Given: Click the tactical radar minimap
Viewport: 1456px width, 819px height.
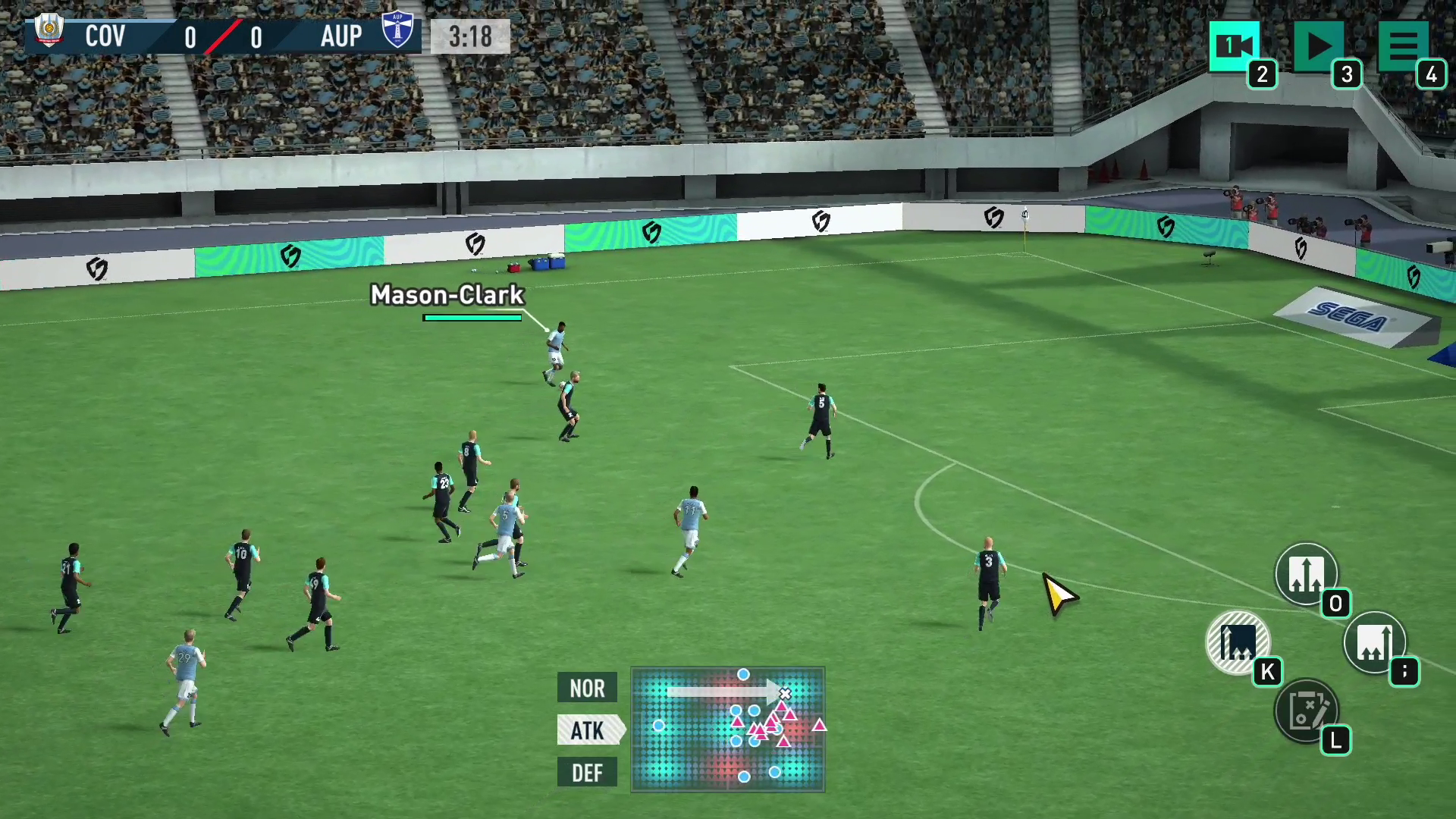Looking at the screenshot, I should click(x=727, y=730).
